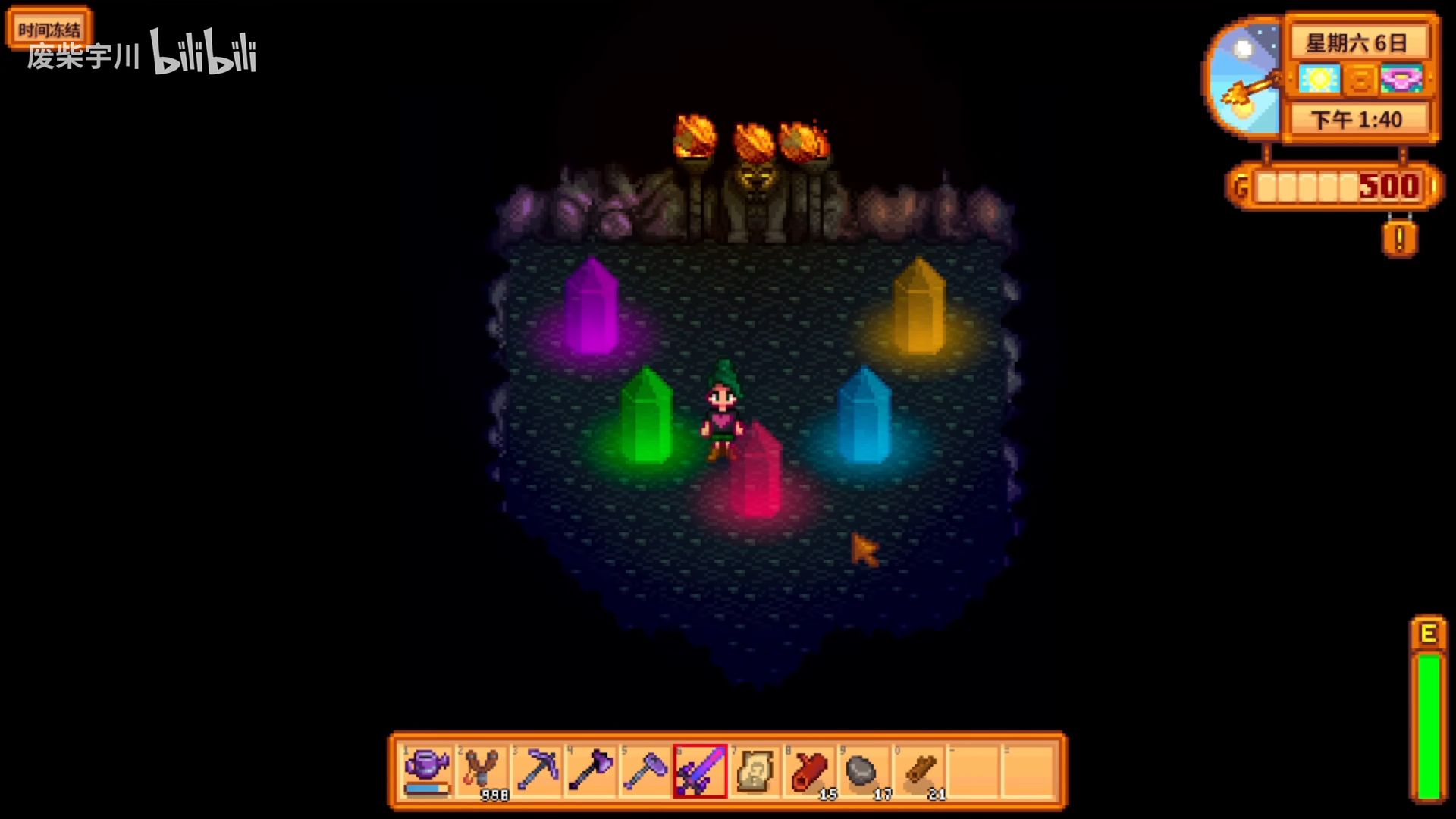Switch to the hoe tool

pos(645,770)
